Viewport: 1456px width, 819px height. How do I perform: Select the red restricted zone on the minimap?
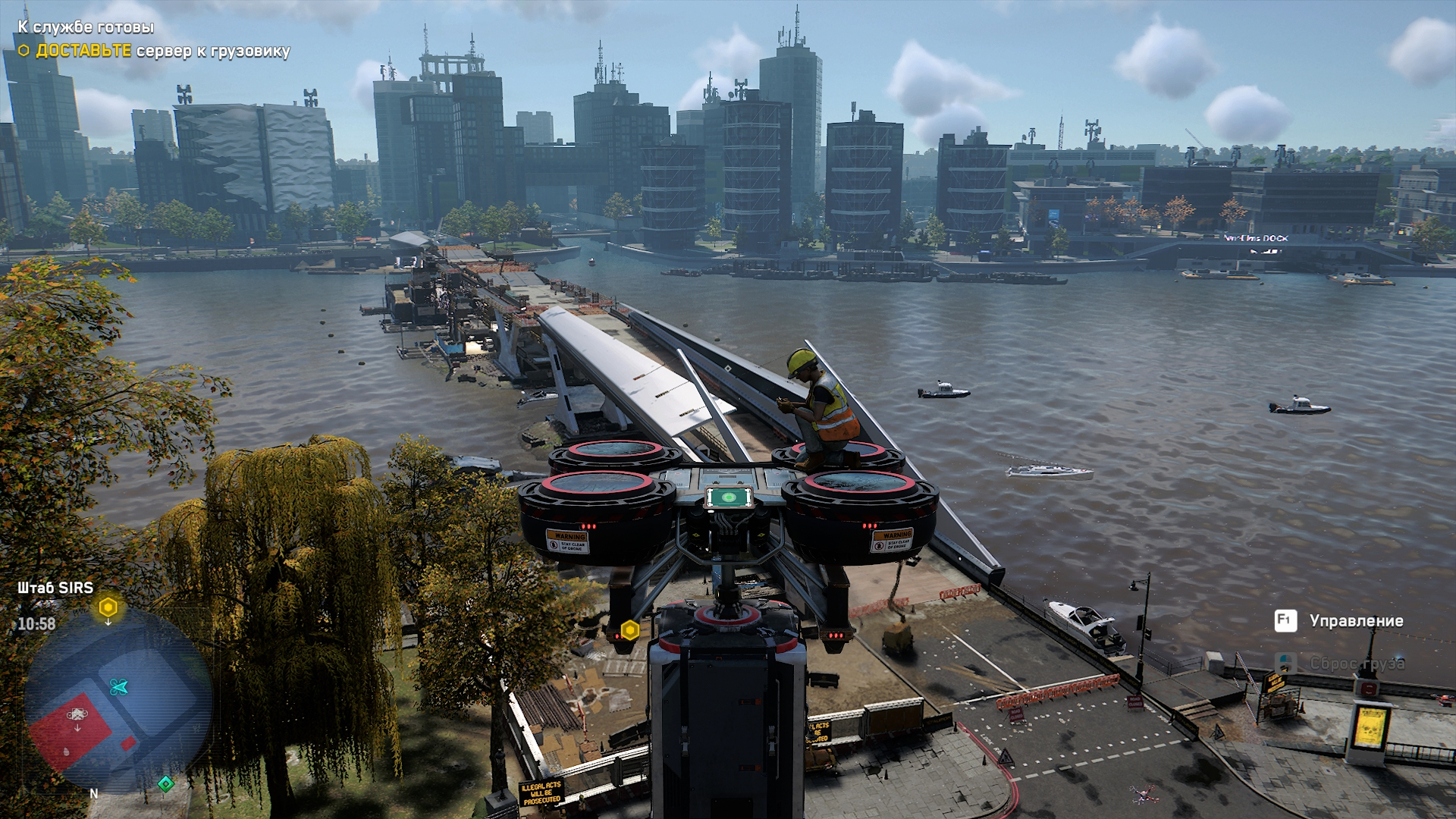pos(72,728)
